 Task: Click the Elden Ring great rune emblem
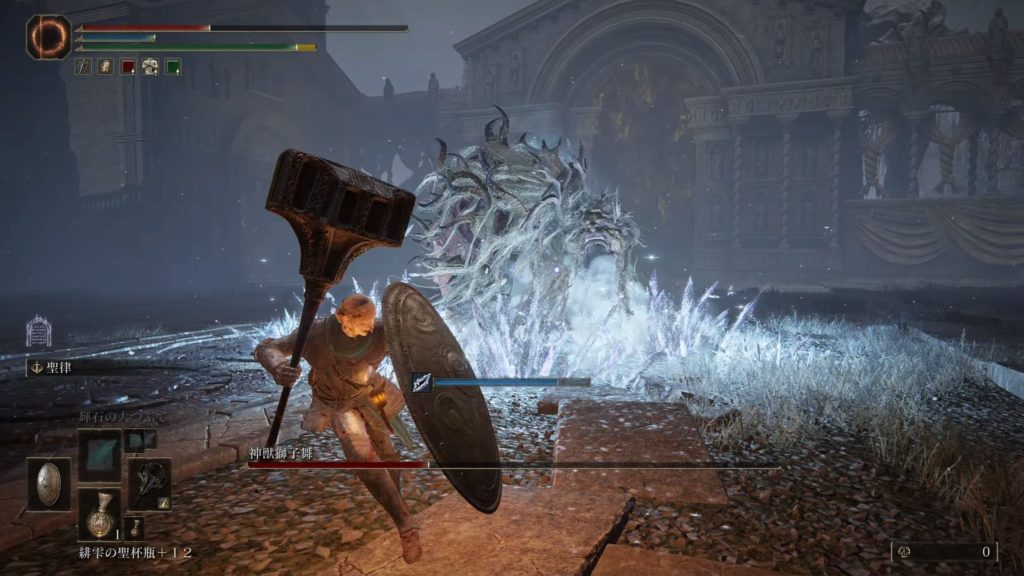(x=47, y=37)
